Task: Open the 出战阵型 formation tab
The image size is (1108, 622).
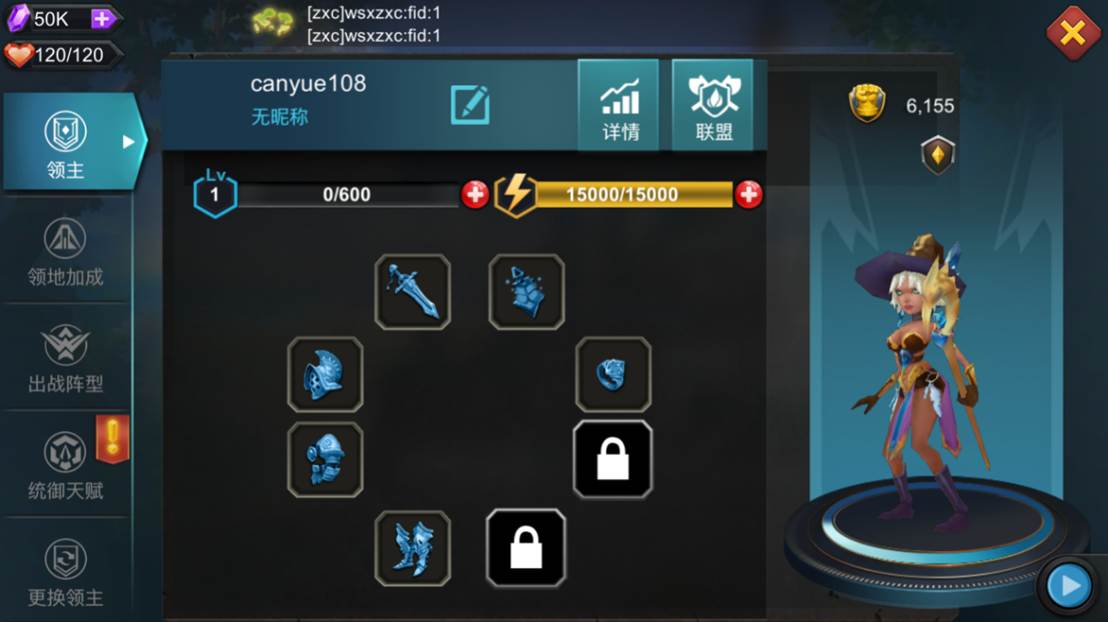Action: [x=66, y=359]
